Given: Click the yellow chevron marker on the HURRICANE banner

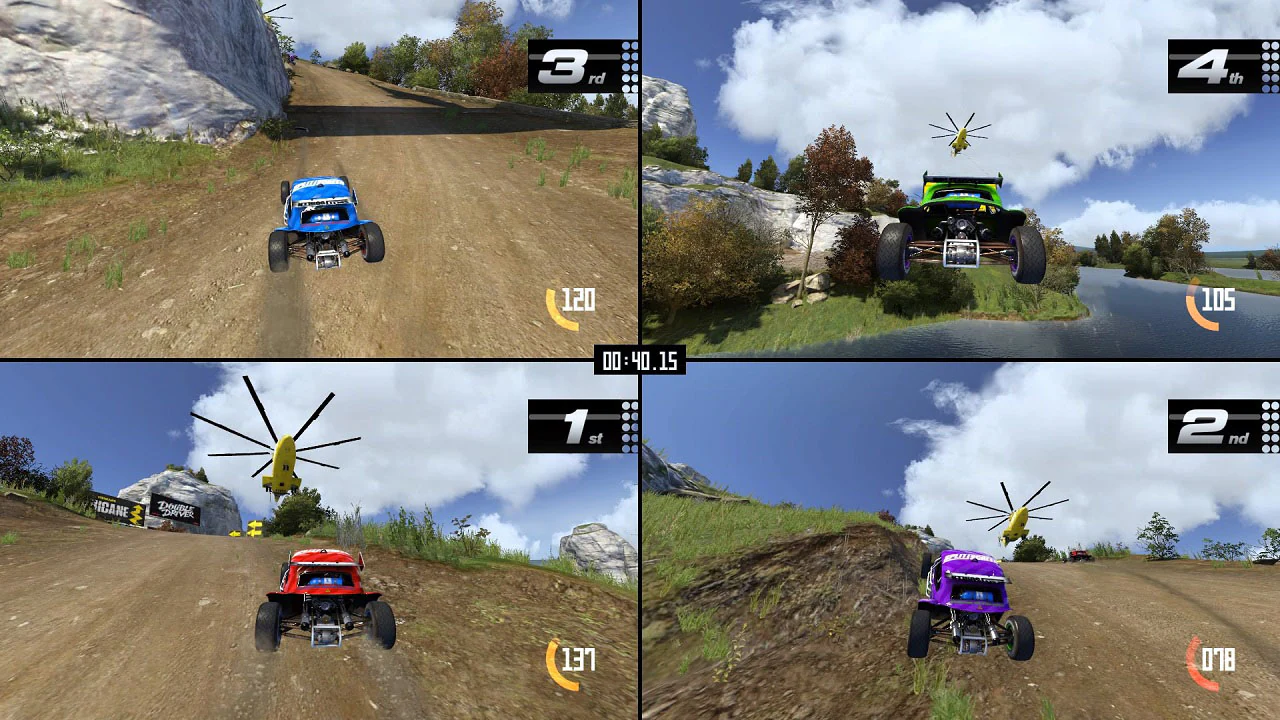Looking at the screenshot, I should tap(136, 515).
